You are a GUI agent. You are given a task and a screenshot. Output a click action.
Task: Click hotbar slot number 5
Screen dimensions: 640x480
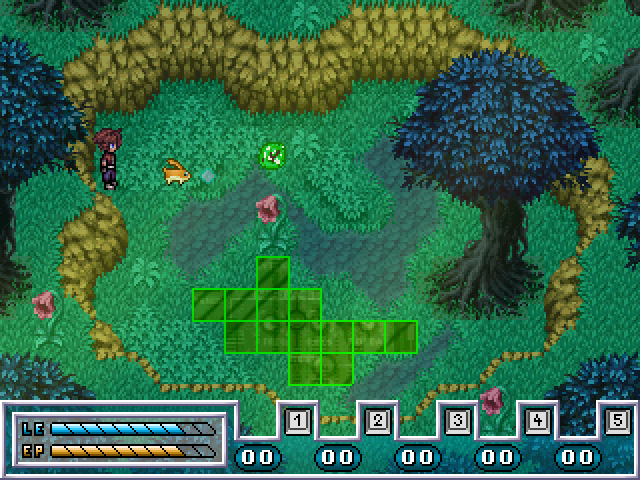click(617, 421)
